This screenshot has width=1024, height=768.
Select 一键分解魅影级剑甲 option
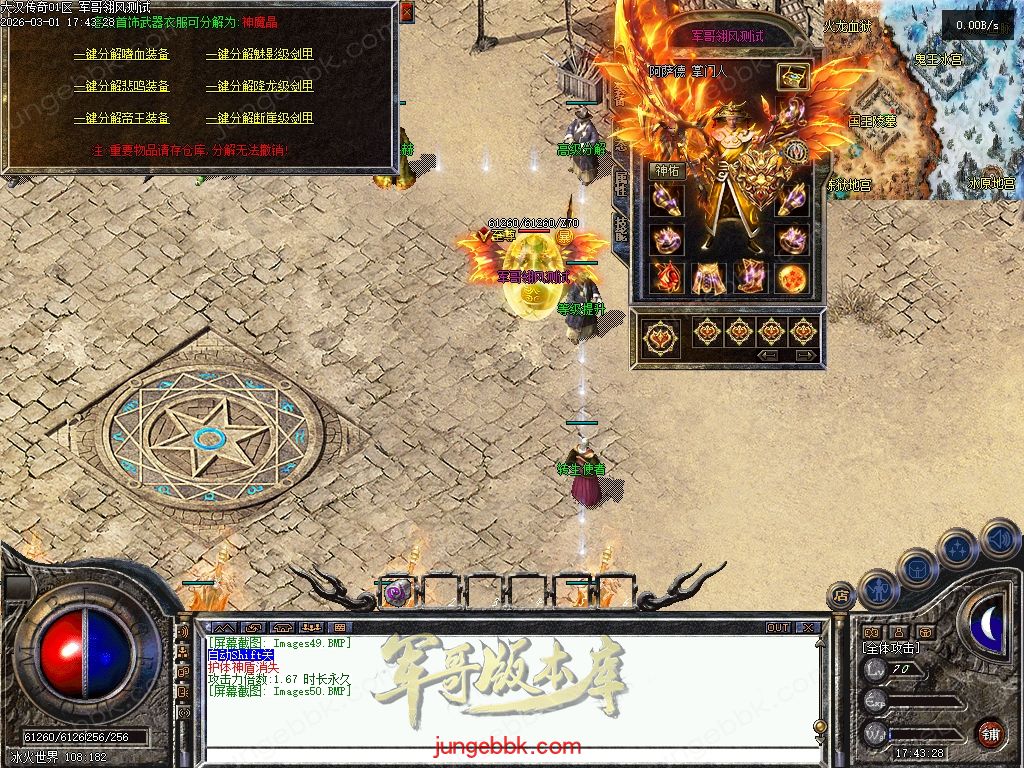click(x=259, y=54)
